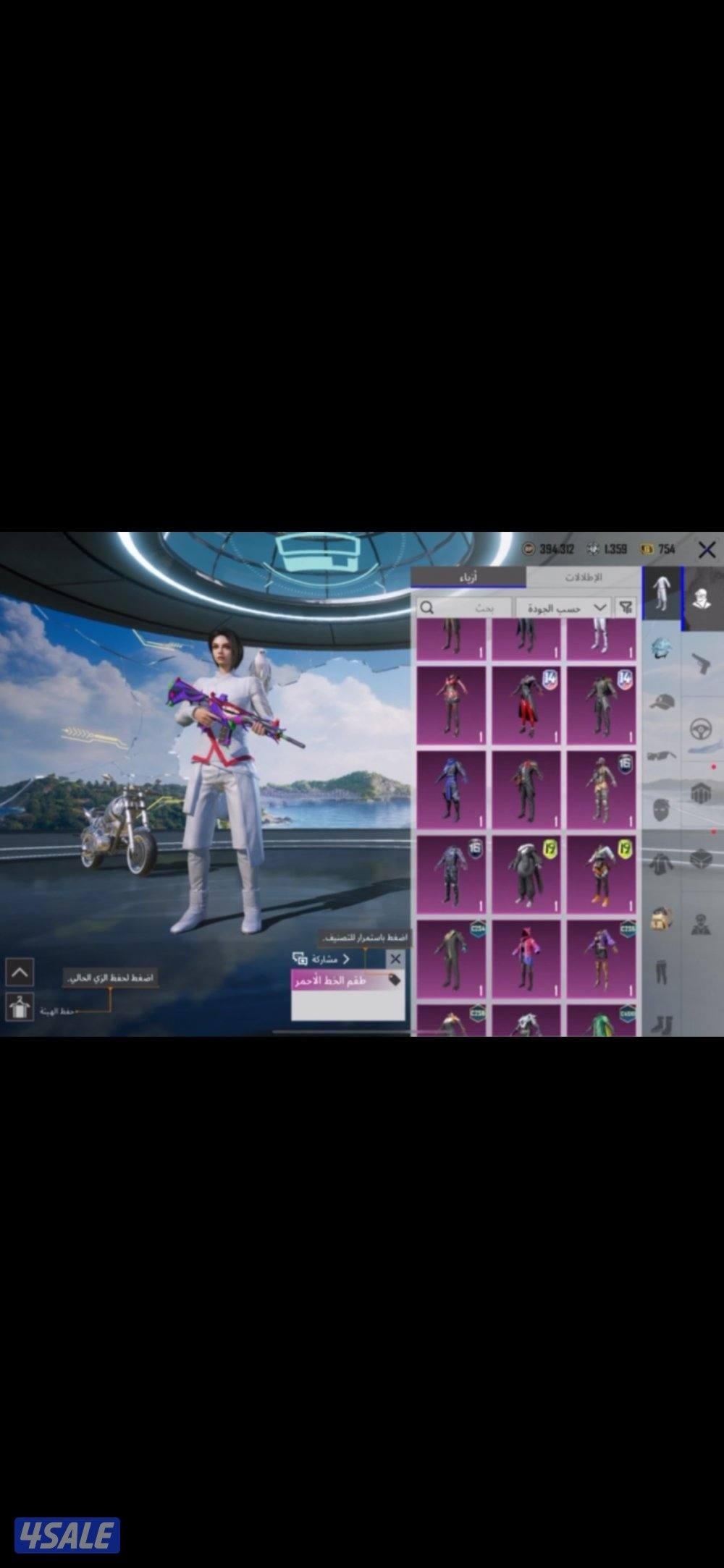
Task: Close the inventory with the top-right X
Action: 707,550
